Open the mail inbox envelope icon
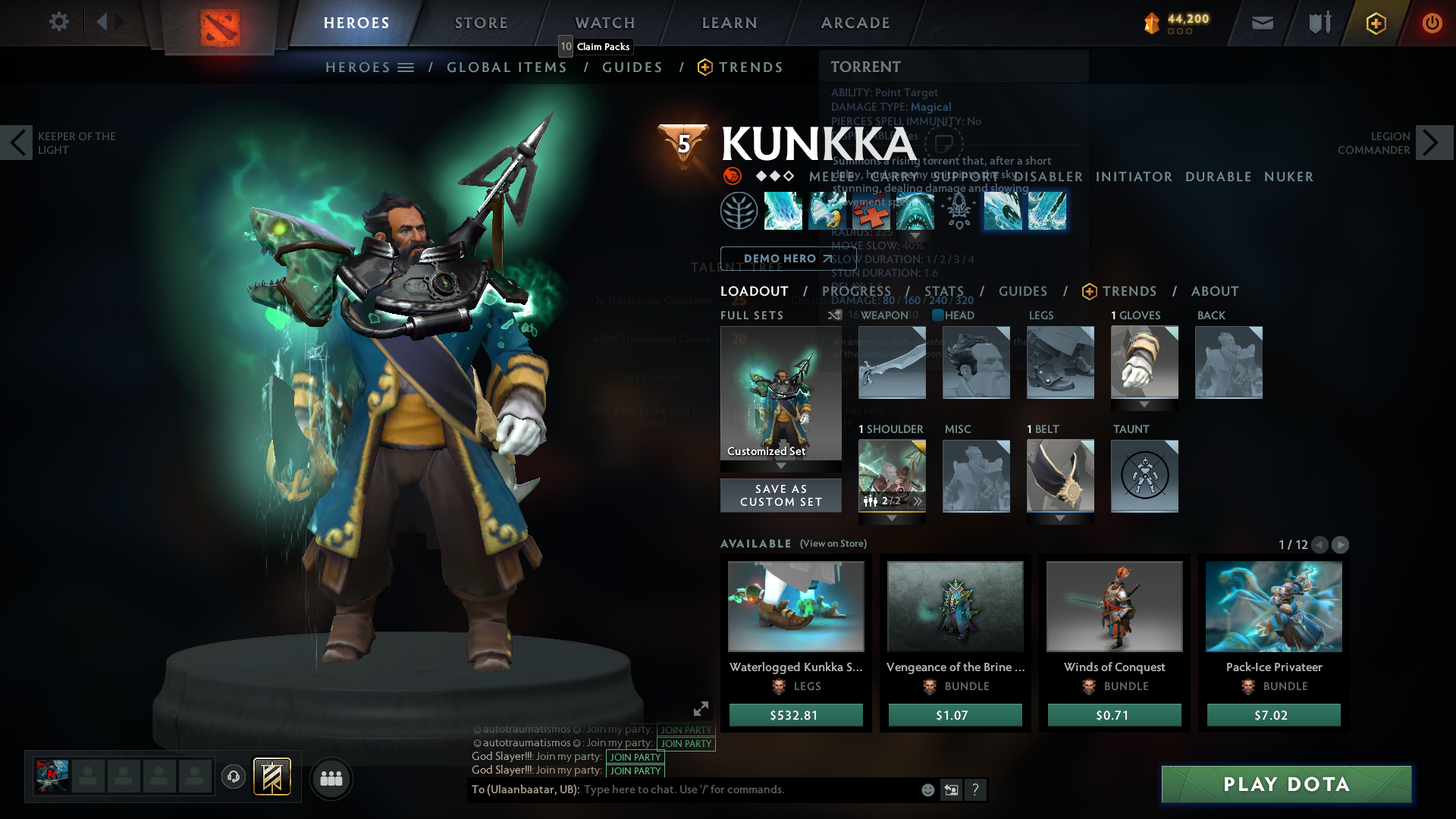Viewport: 1456px width, 819px height. coord(1261,23)
